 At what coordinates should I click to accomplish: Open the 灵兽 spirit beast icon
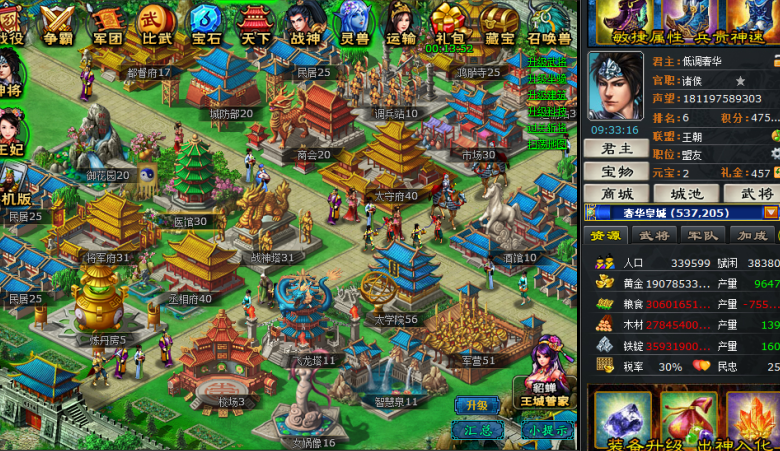pyautogui.click(x=354, y=22)
